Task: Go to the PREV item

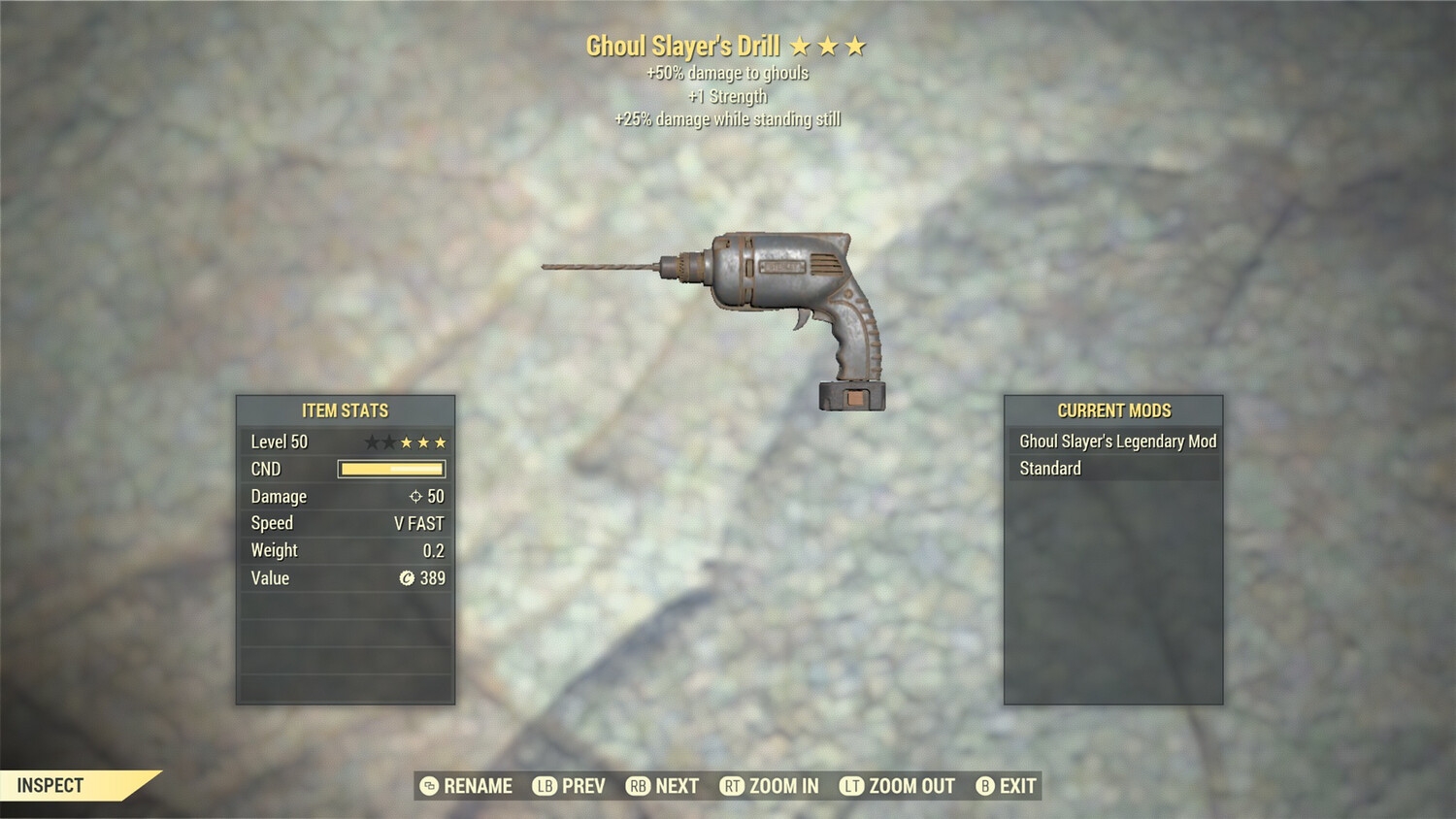Action: click(570, 786)
